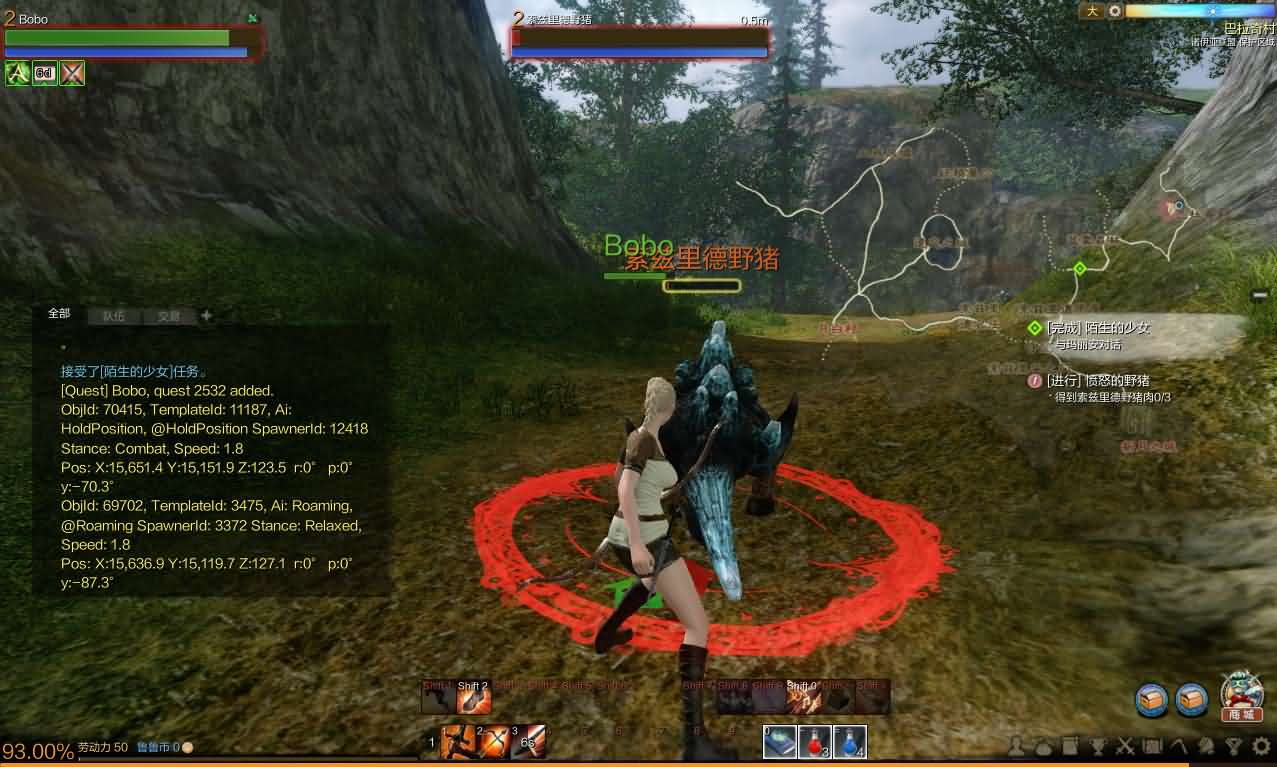Use the red health potion
This screenshot has height=767, width=1277.
[816, 742]
